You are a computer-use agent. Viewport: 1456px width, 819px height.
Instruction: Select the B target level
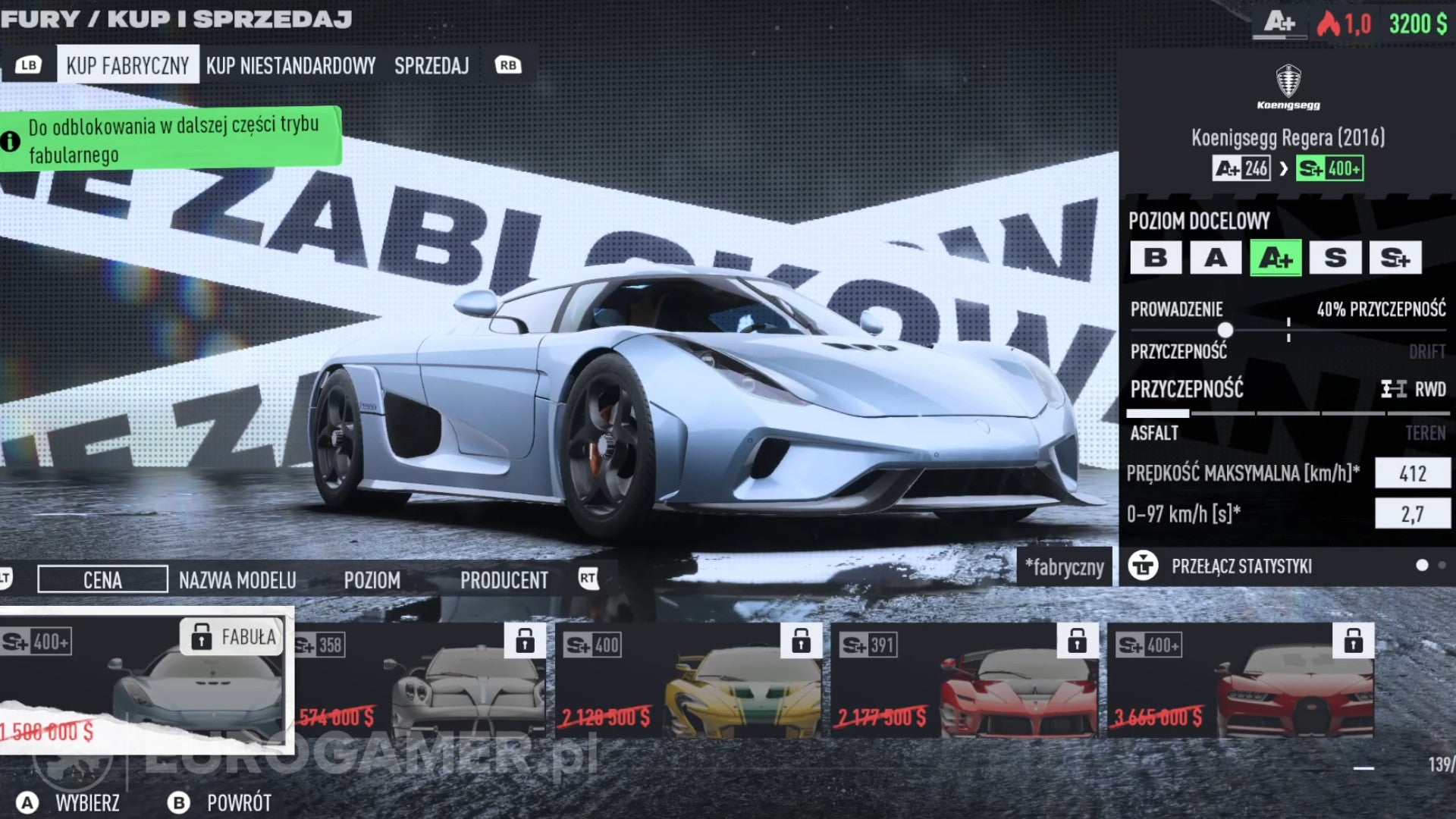[x=1156, y=258]
